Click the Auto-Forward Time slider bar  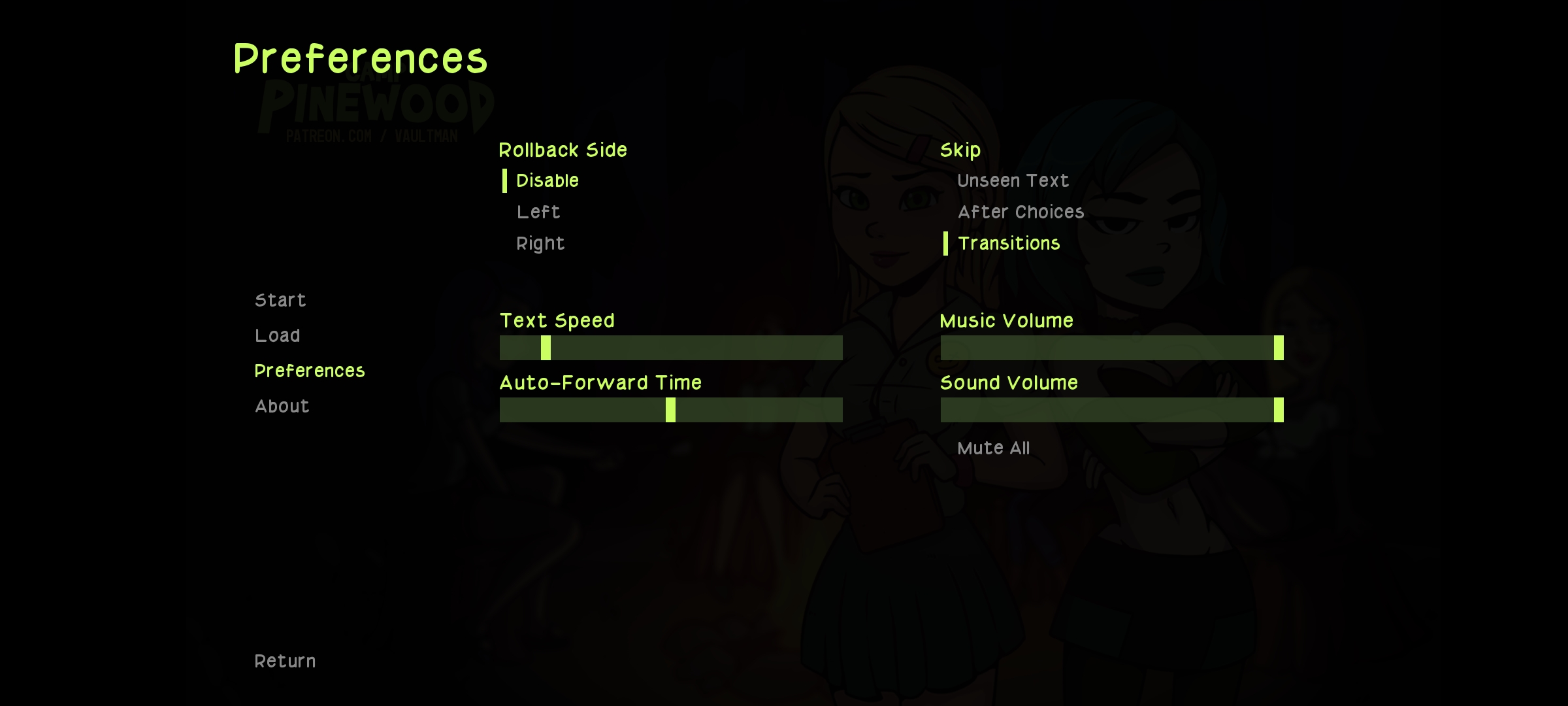[x=671, y=410]
